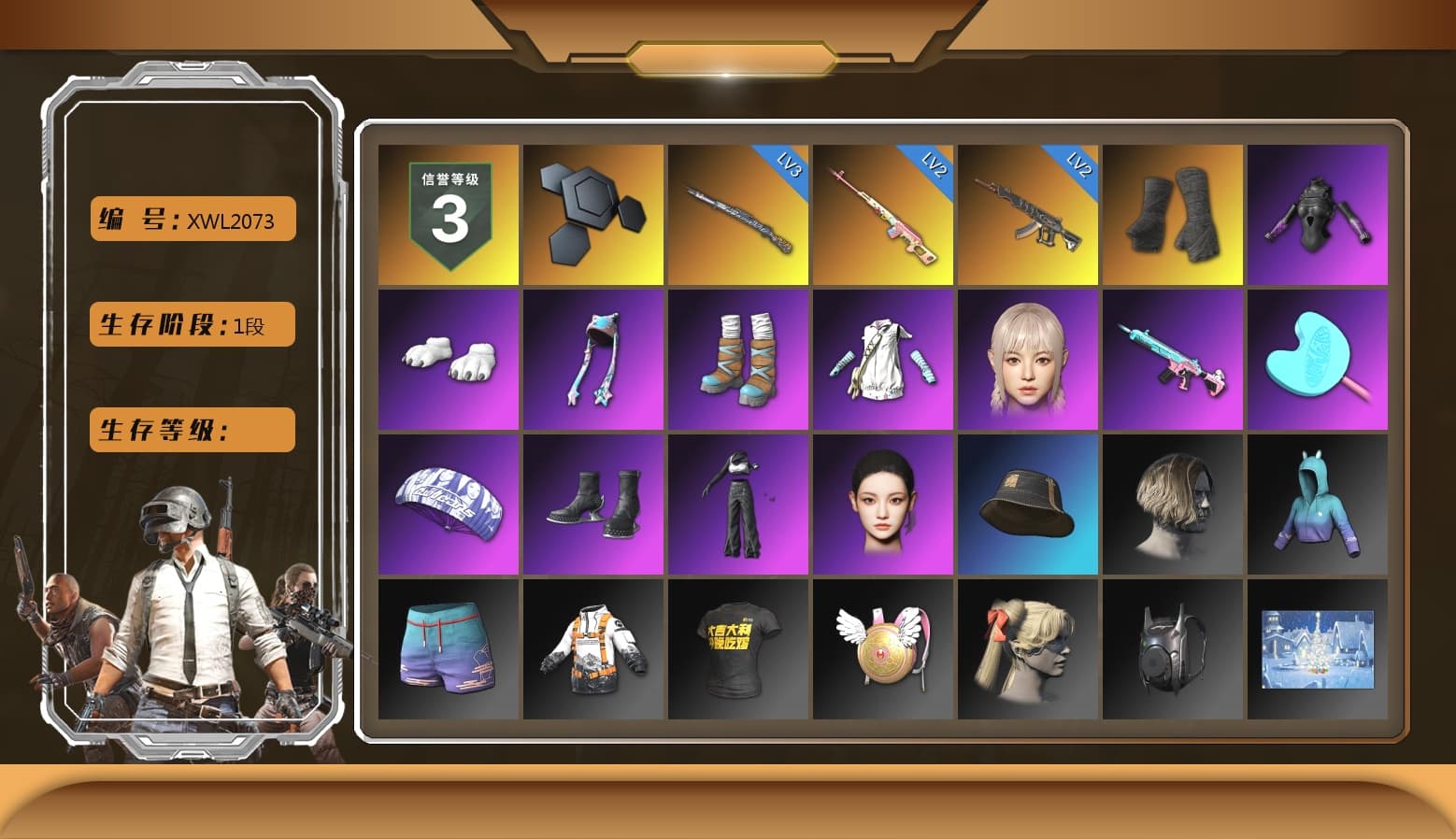
Task: Select the 生存等级 field
Action: (x=191, y=430)
